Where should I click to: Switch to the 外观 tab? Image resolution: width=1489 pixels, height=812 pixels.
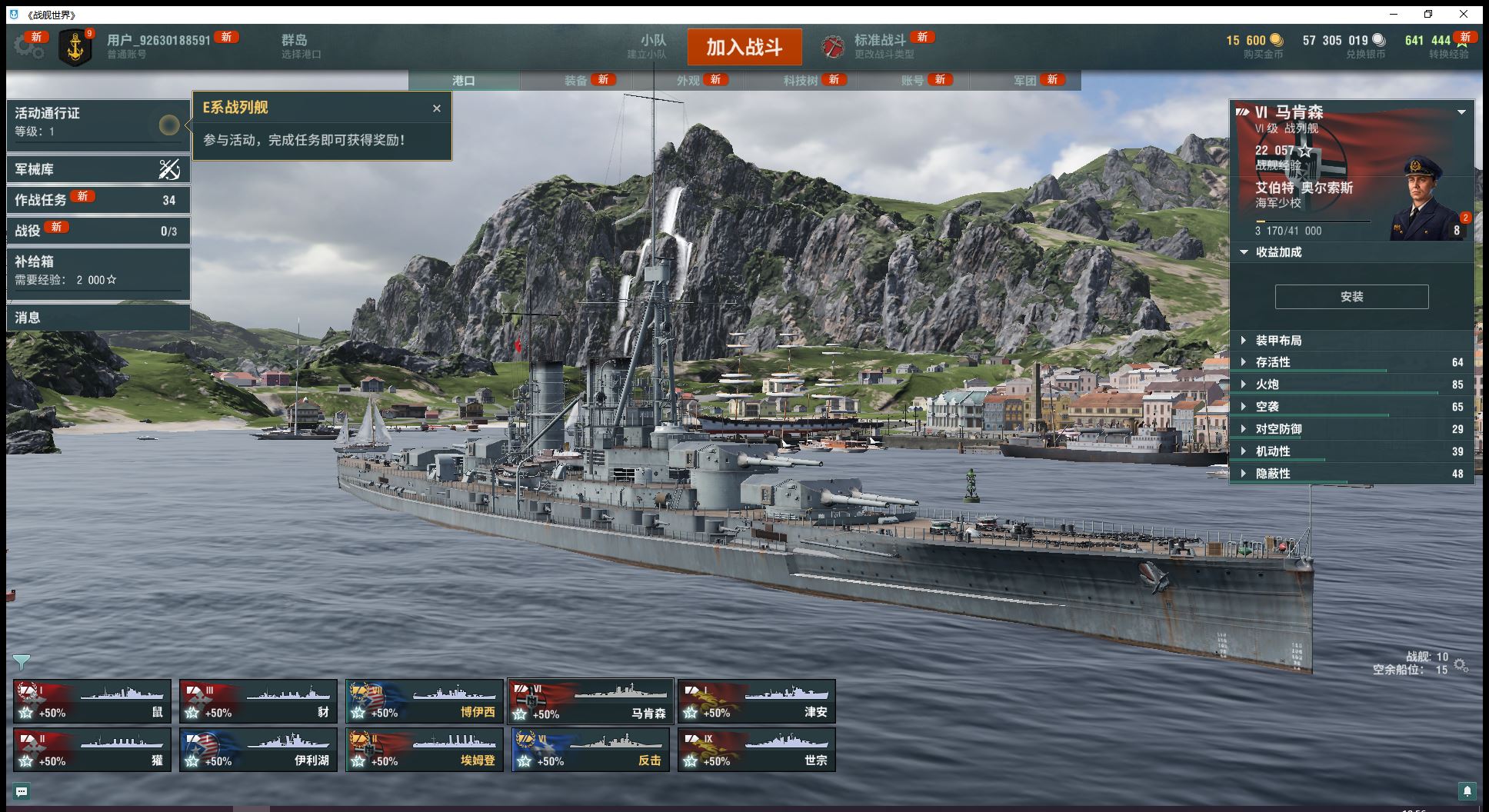(x=688, y=80)
